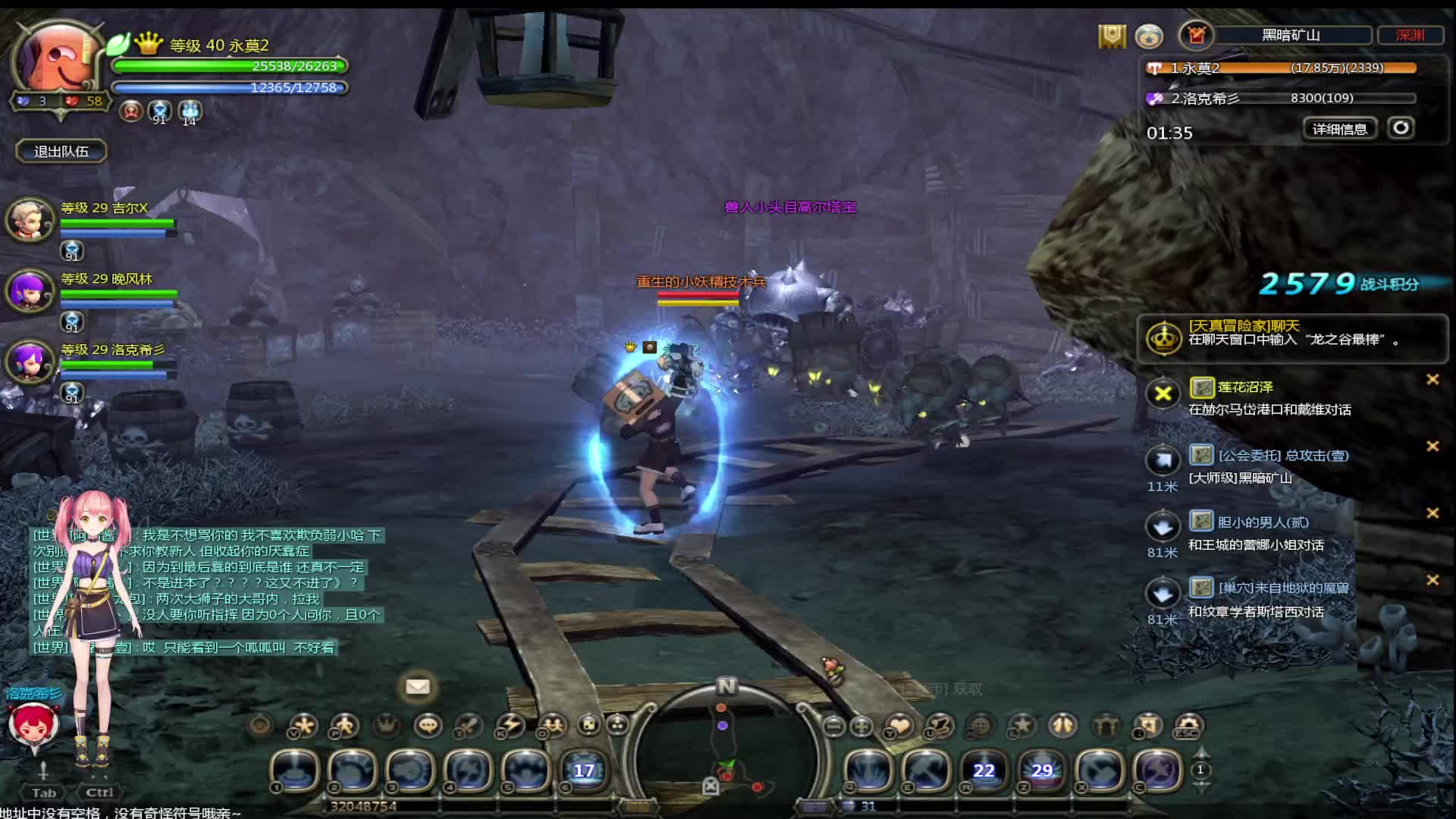Click the circular minimap

click(x=726, y=747)
